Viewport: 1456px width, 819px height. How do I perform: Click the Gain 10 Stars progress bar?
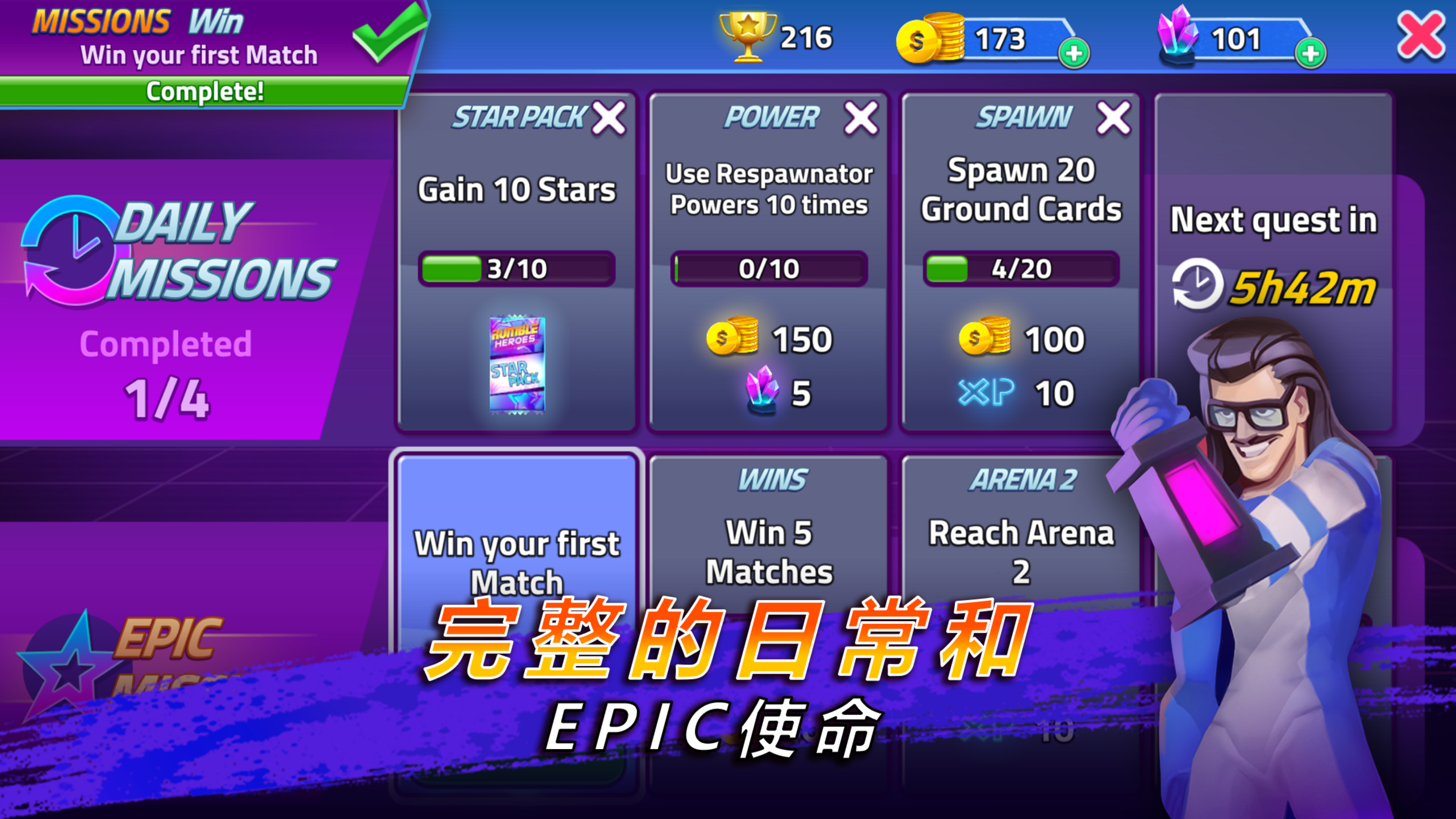(516, 268)
